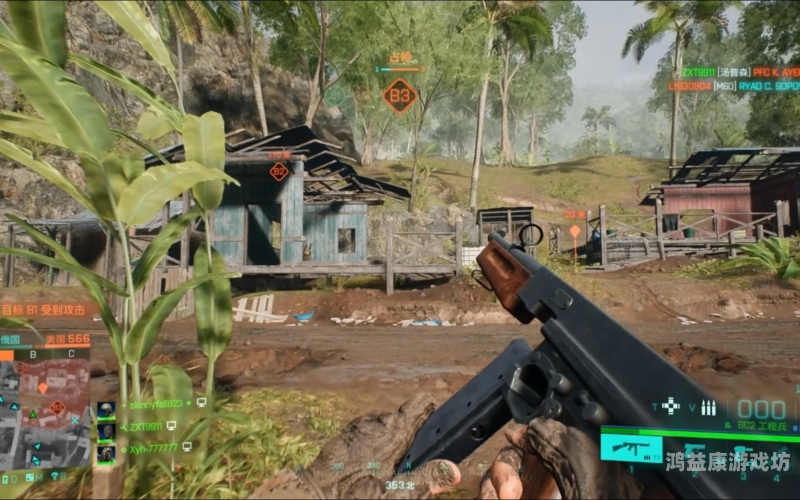Screen dimensions: 800x500
Task: Select the B2 objective marker on the hut
Action: [279, 171]
